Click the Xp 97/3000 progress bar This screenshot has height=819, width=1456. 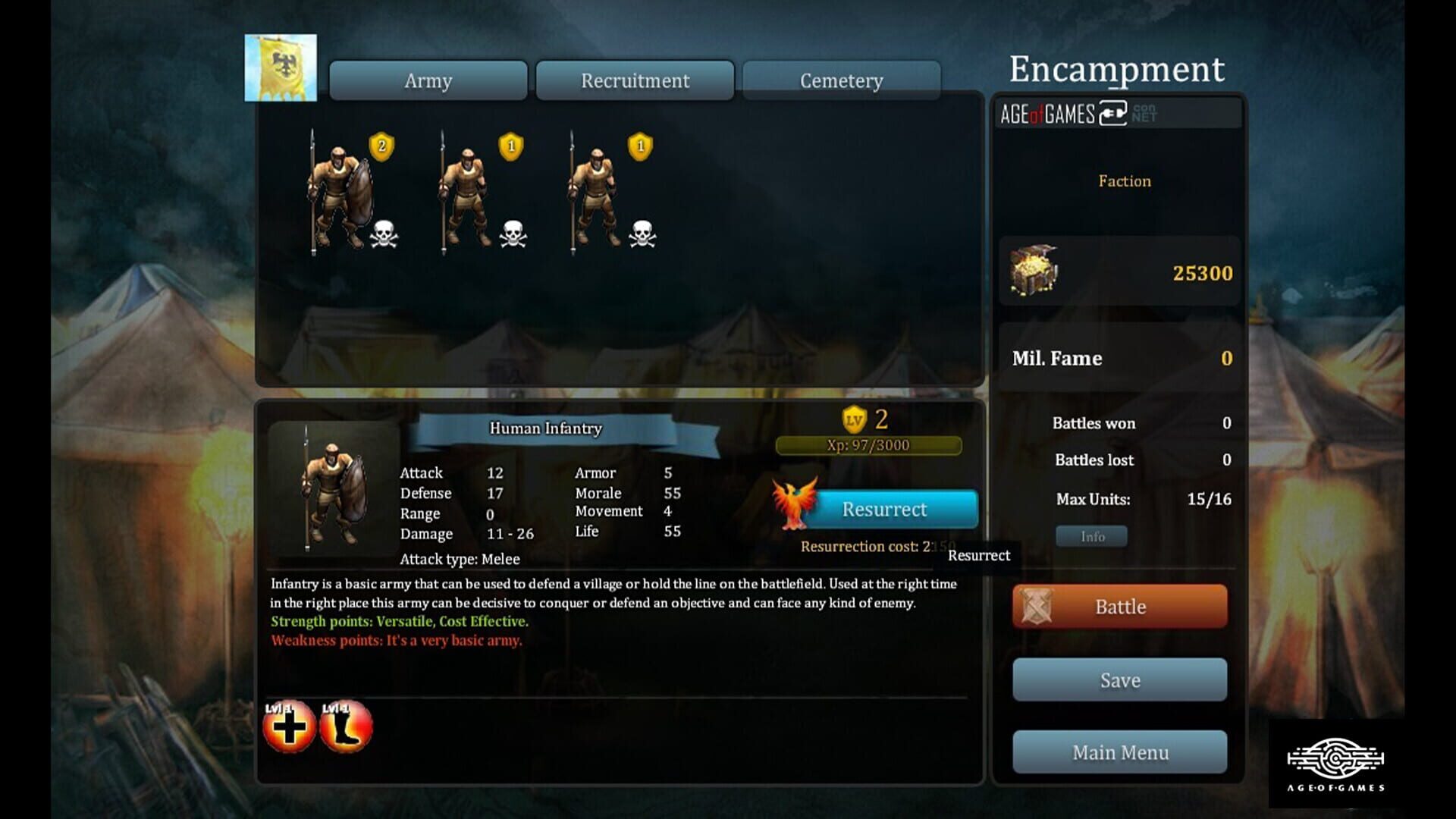pos(868,445)
